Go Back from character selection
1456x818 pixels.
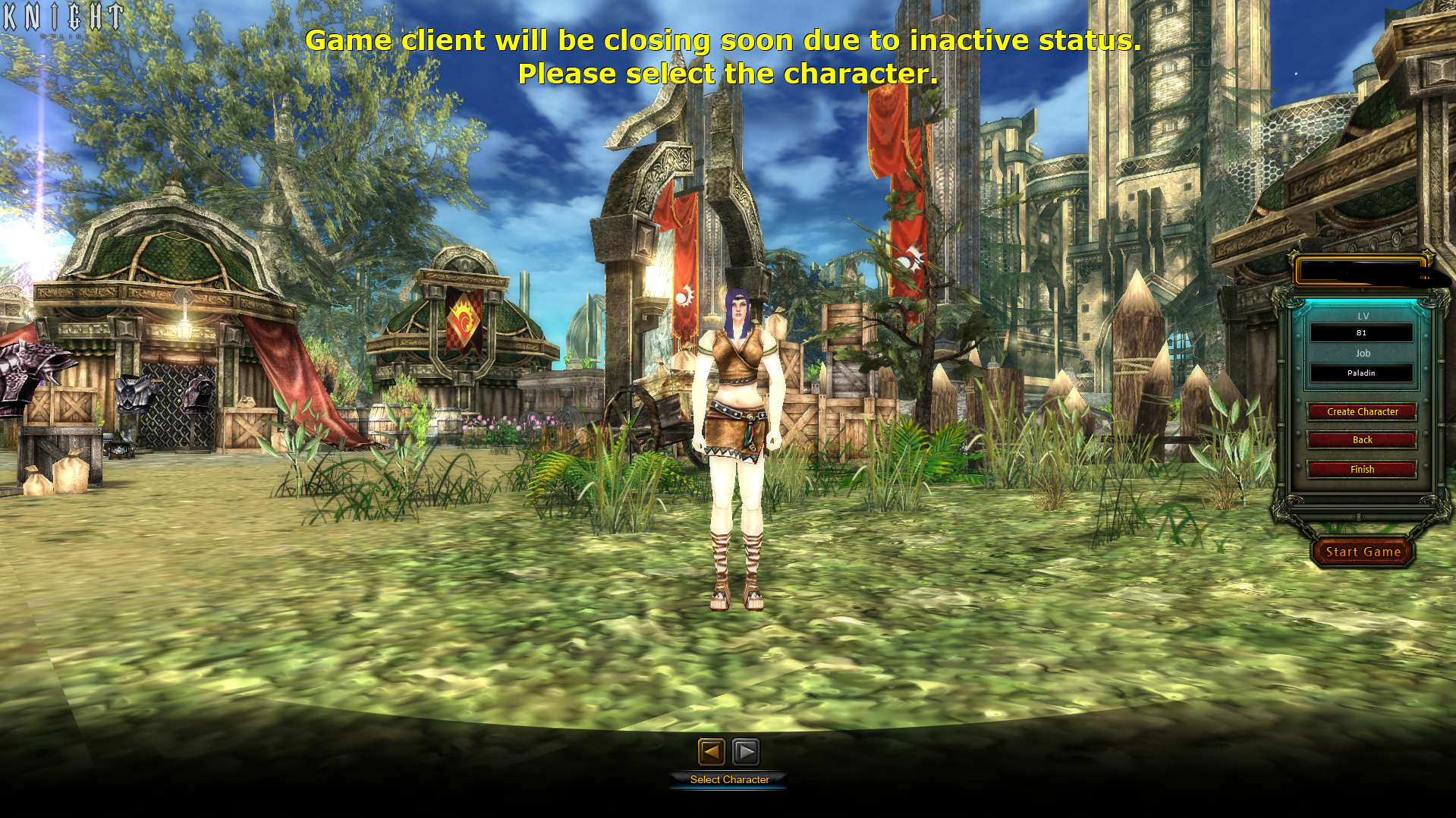[1362, 440]
